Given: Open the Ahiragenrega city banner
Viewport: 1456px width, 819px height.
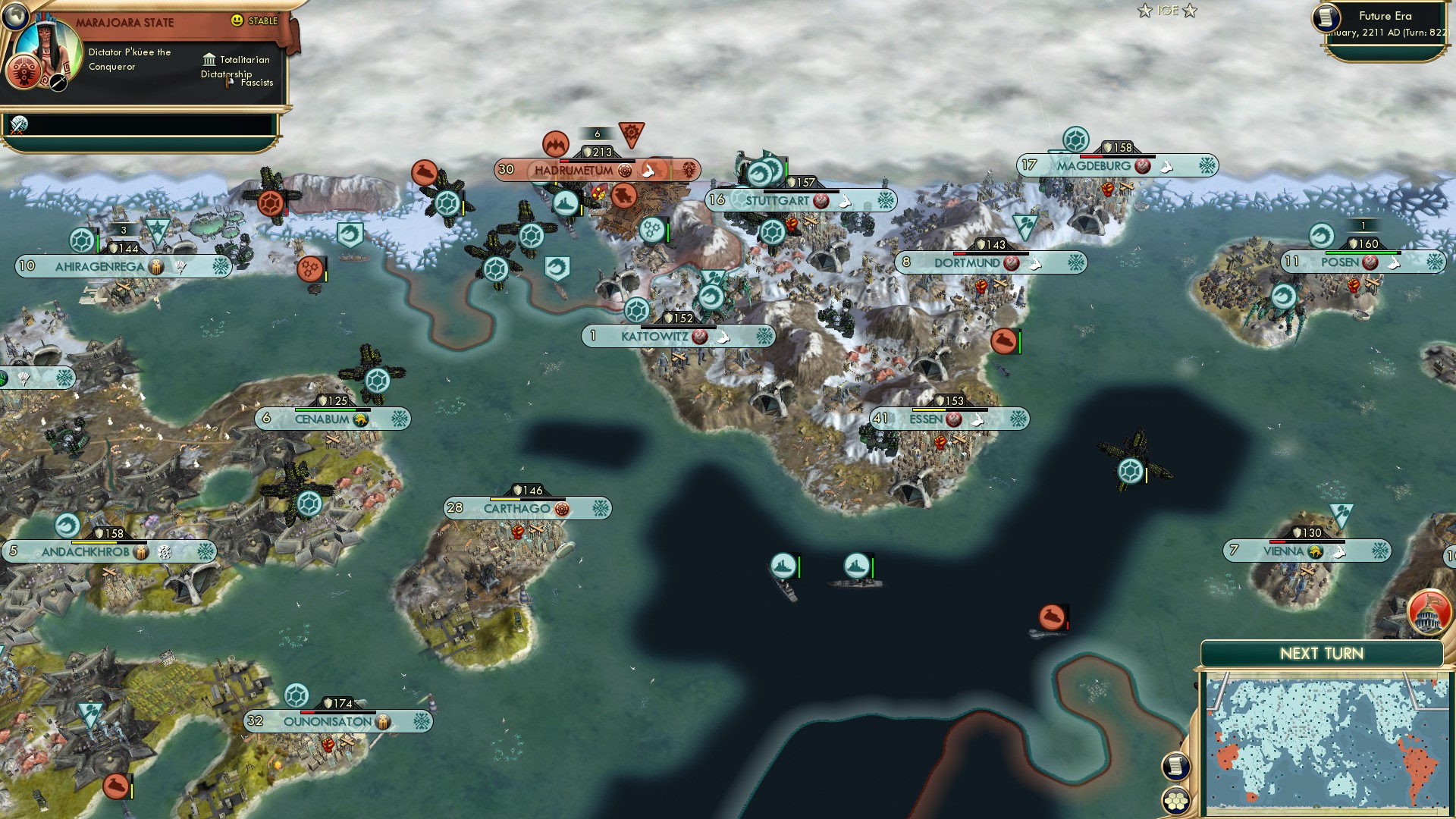Looking at the screenshot, I should pyautogui.click(x=99, y=266).
